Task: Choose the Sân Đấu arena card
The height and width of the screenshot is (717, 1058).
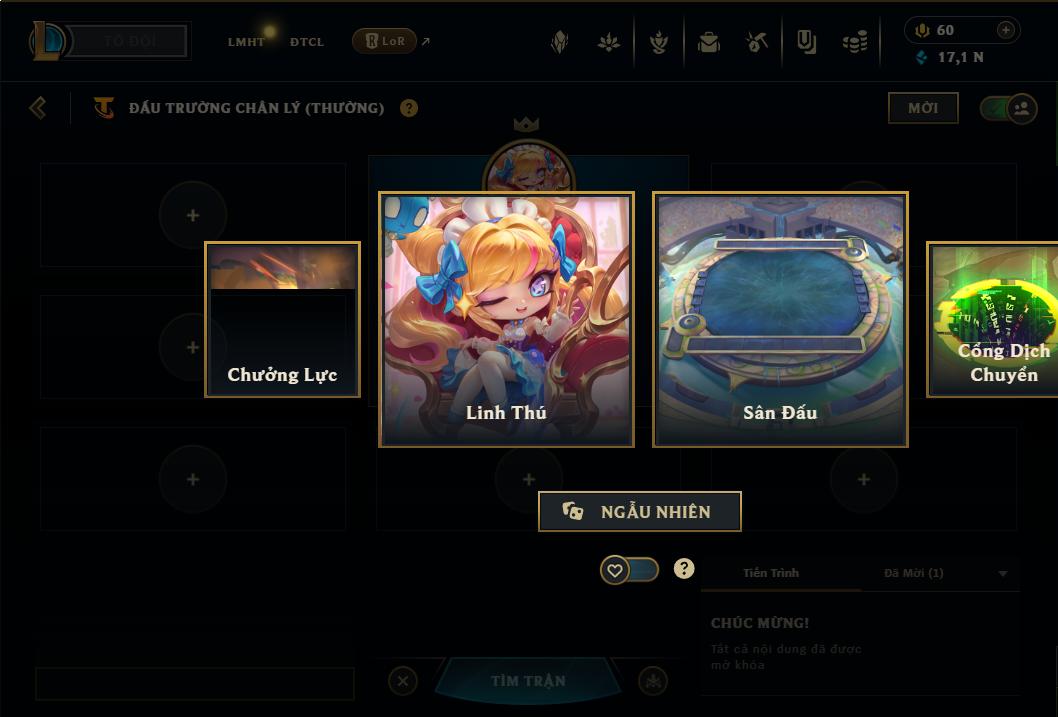Action: [x=780, y=319]
